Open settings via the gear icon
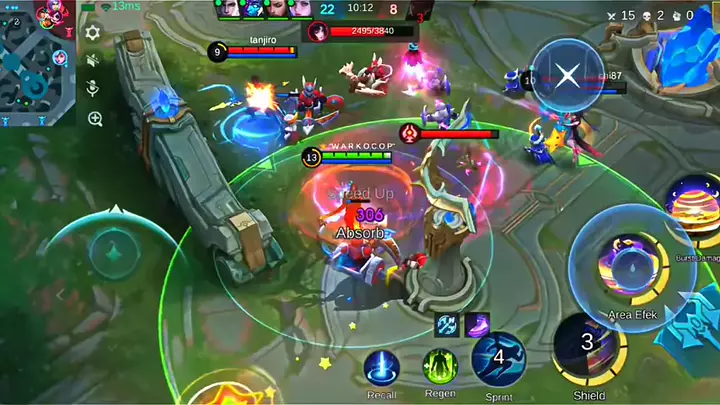Viewport: 720px width, 405px height. pyautogui.click(x=93, y=33)
